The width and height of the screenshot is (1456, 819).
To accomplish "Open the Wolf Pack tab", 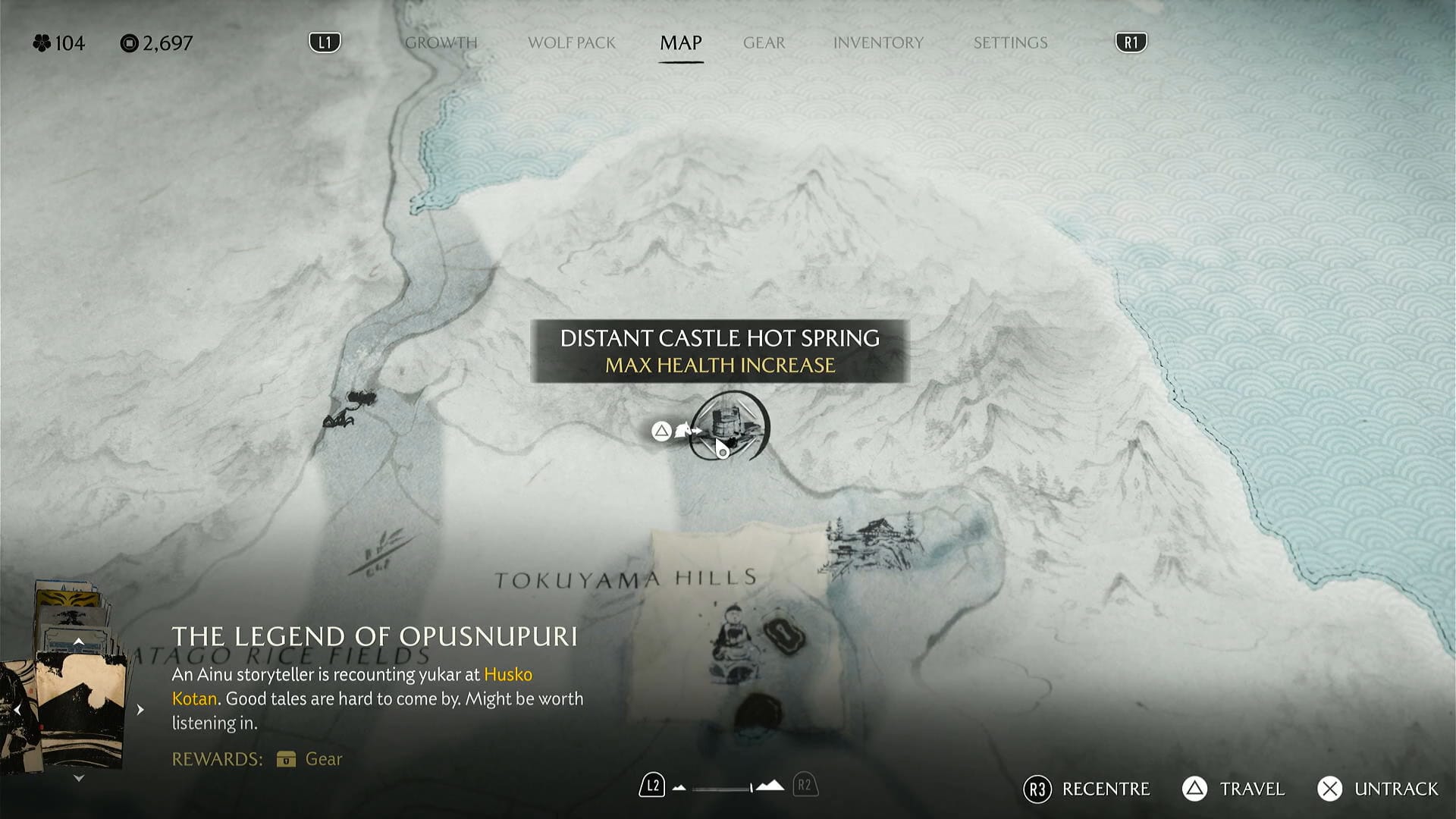I will coord(571,43).
